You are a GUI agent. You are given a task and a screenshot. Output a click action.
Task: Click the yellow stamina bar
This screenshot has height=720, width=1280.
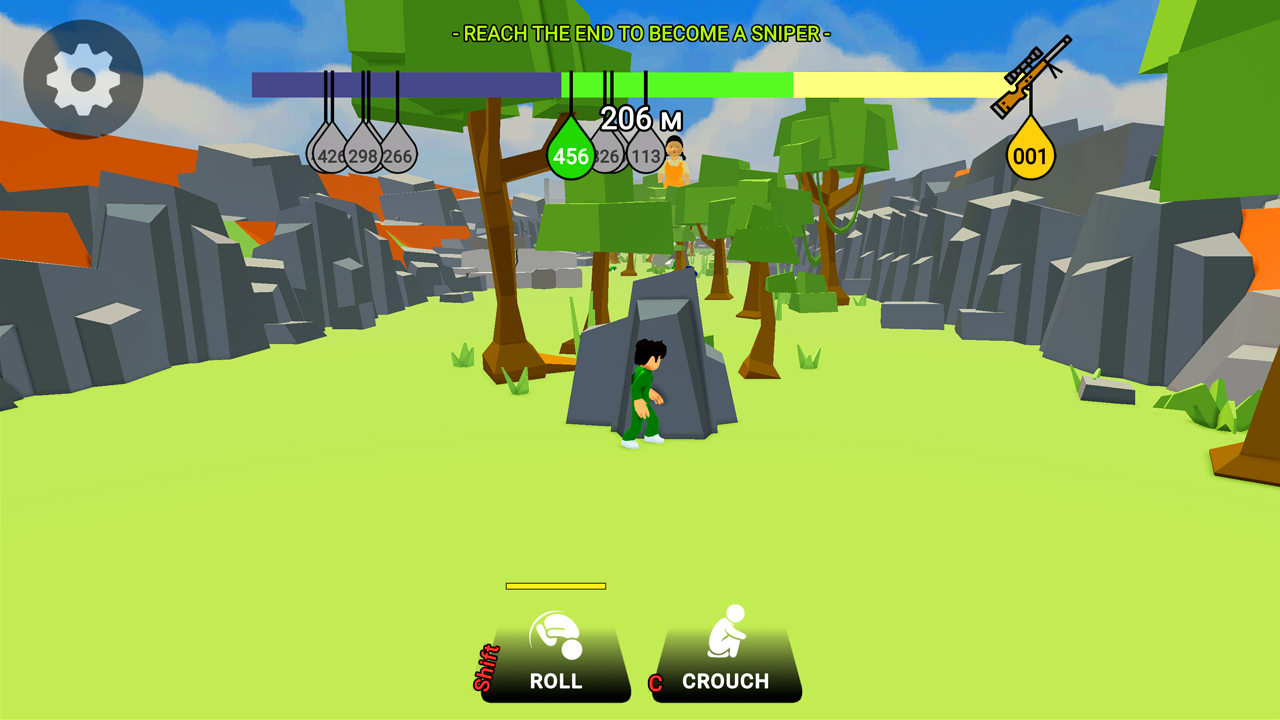click(x=557, y=586)
